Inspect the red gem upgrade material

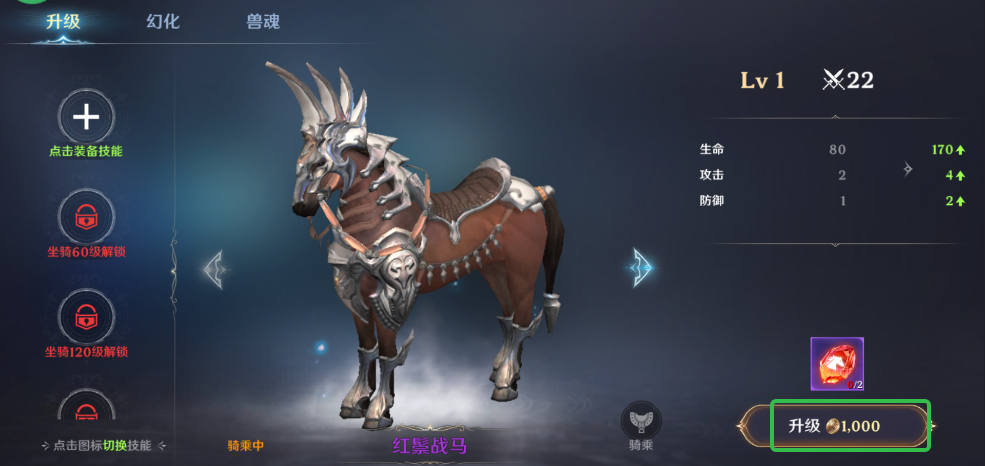point(837,364)
